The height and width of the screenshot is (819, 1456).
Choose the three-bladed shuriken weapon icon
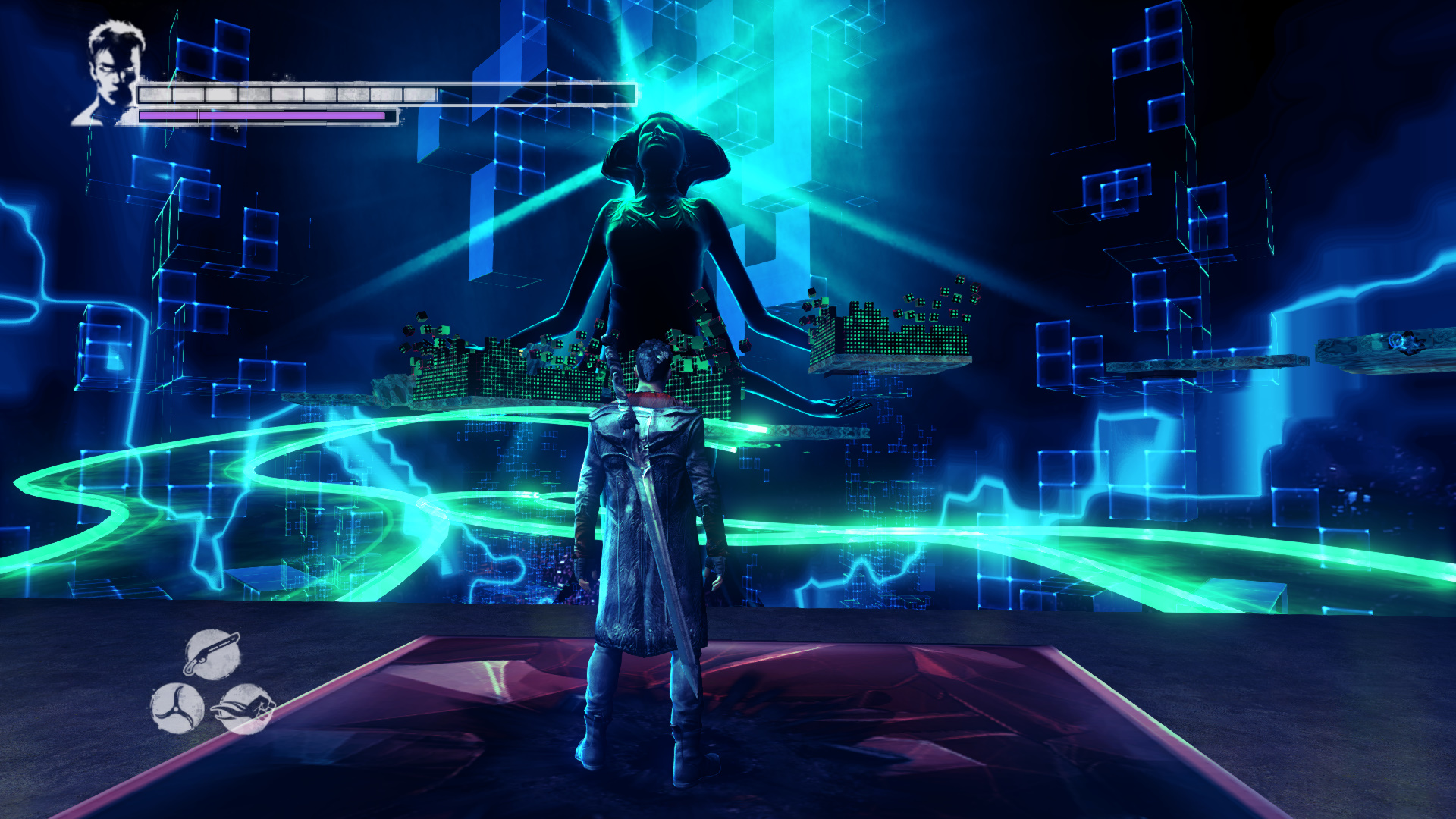coord(177,708)
